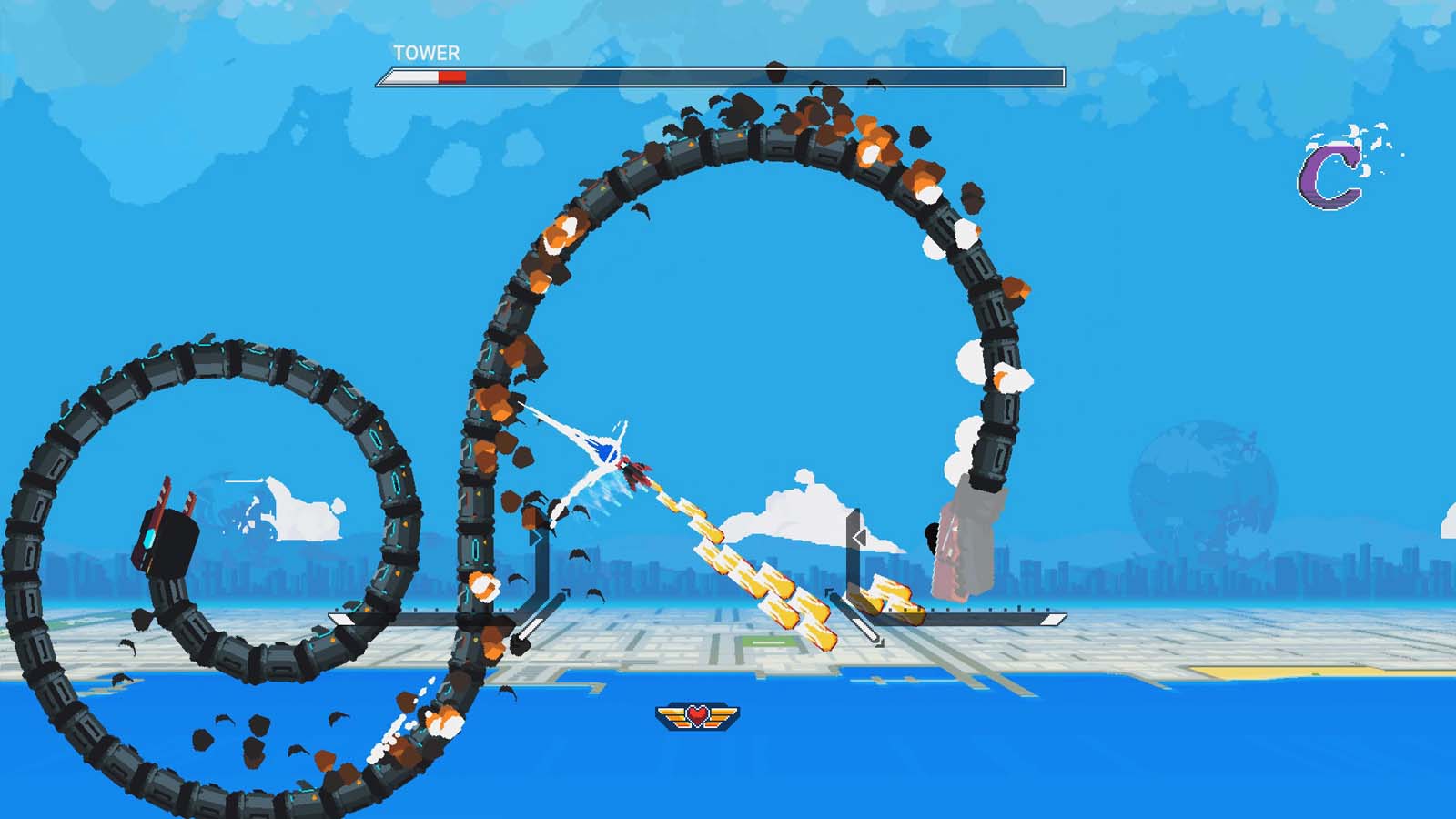The image size is (1456, 819).
Task: Select the TOWER label above the health bar
Action: pyautogui.click(x=423, y=55)
